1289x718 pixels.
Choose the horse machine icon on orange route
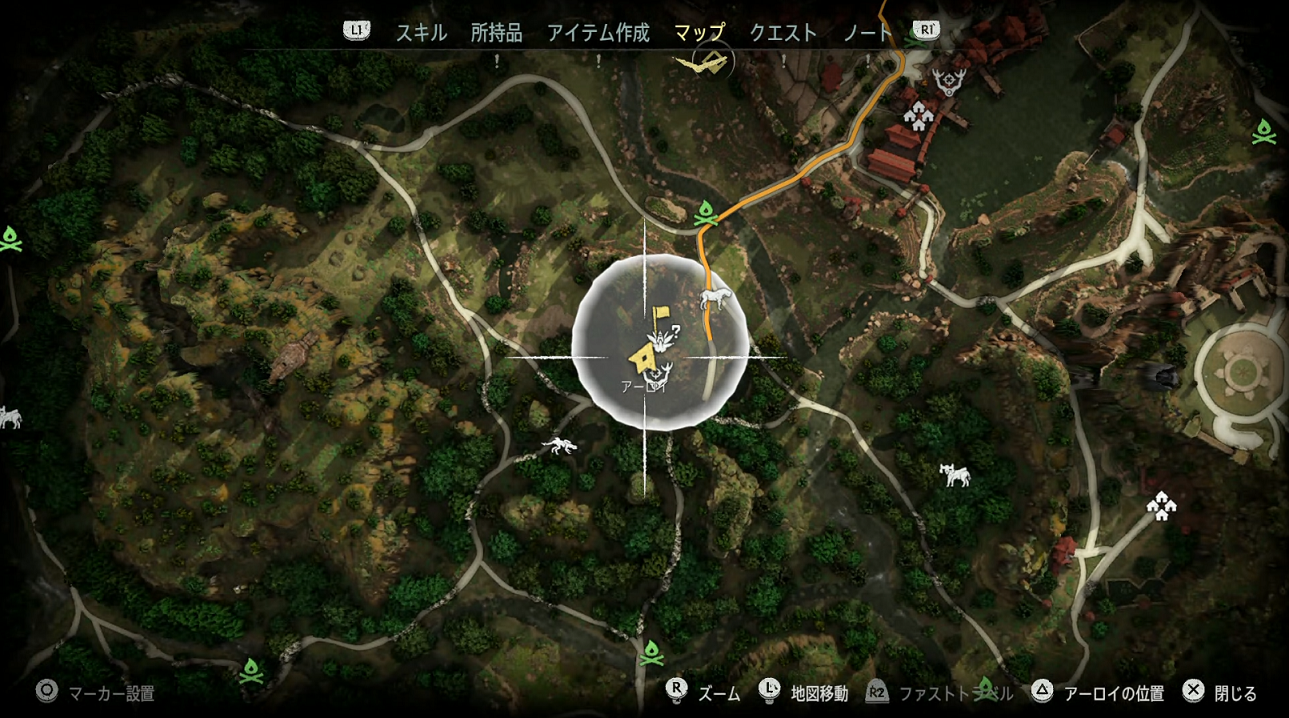(x=716, y=297)
